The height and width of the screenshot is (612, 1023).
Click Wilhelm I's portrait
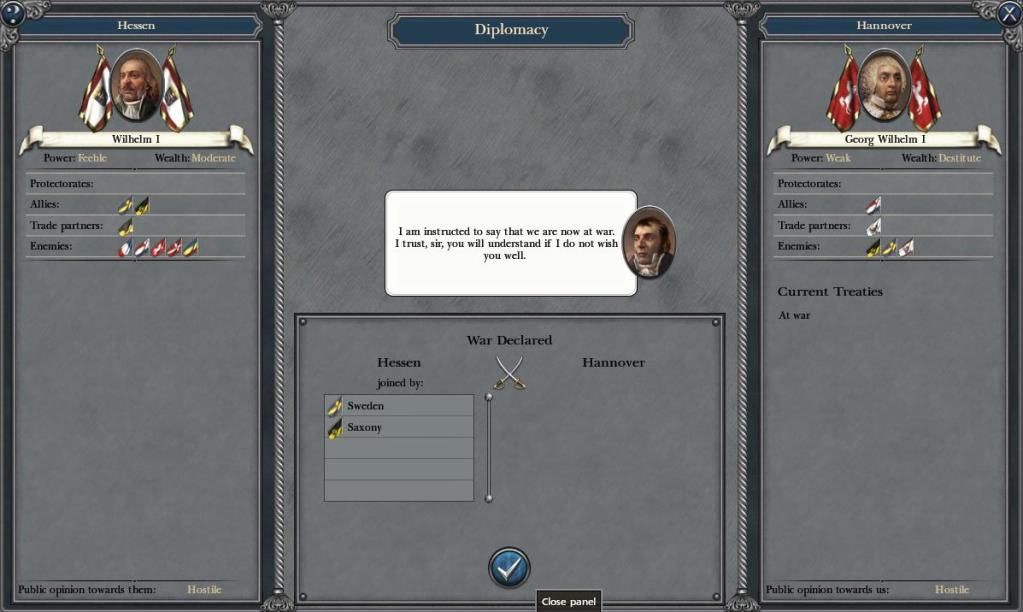[x=136, y=86]
